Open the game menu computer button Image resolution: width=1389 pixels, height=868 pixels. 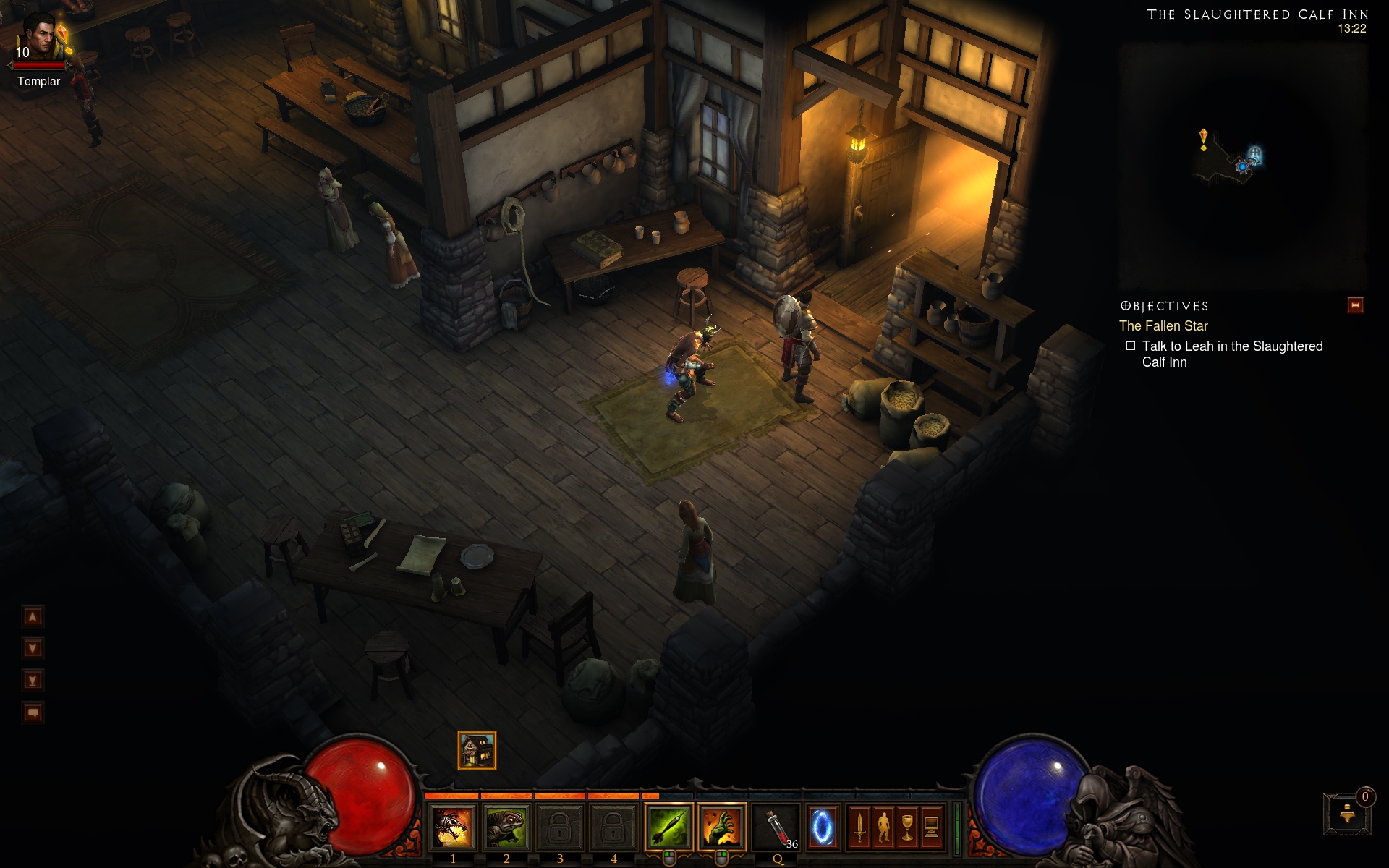point(931,827)
